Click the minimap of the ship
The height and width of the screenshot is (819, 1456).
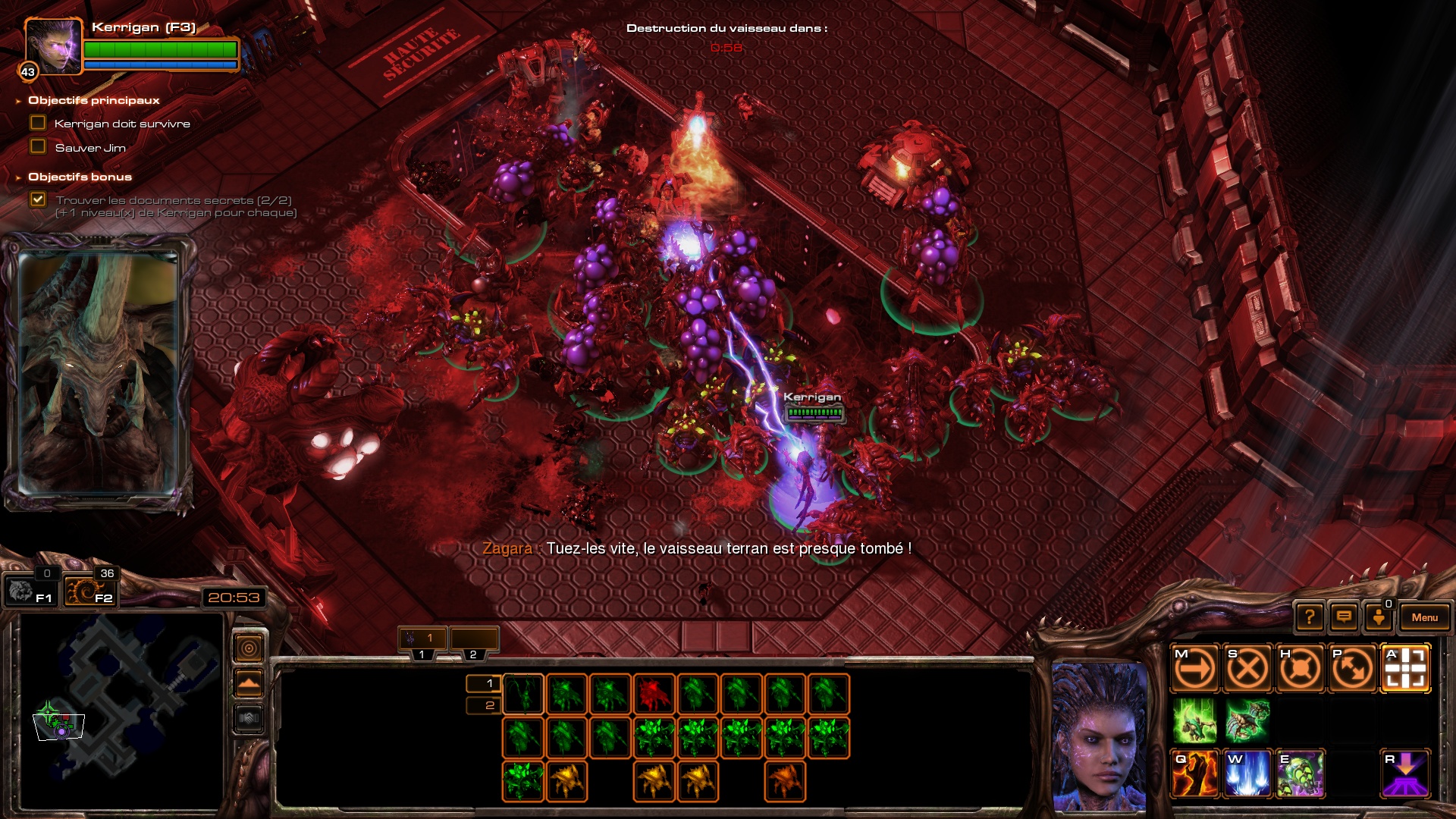[121, 709]
